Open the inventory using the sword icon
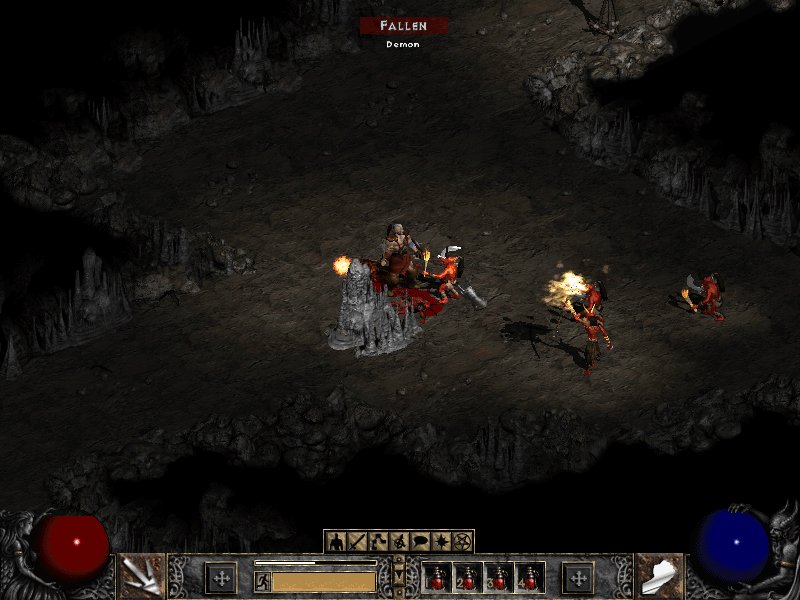 (x=356, y=542)
